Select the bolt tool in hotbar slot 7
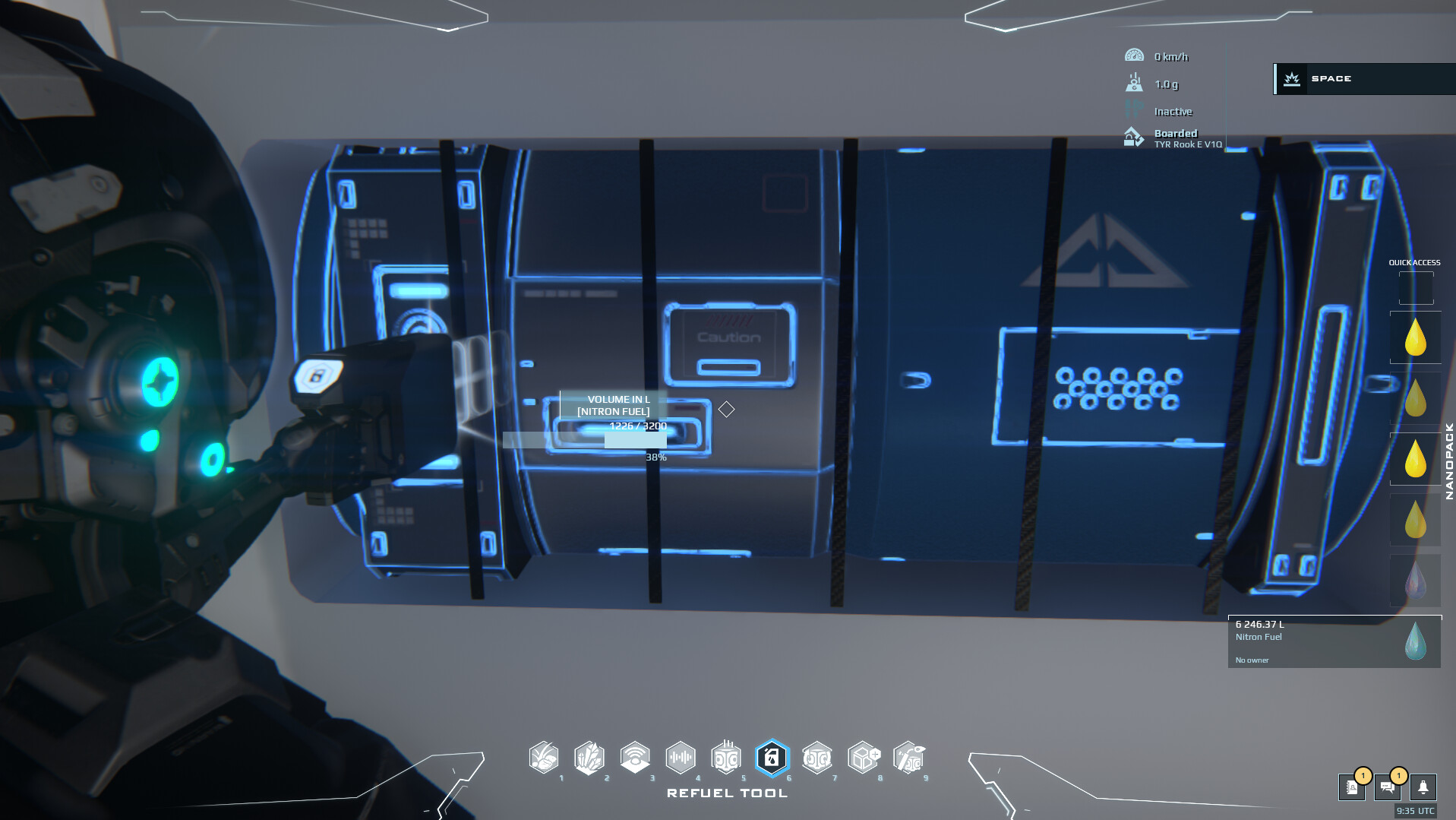1456x820 pixels. 818,758
